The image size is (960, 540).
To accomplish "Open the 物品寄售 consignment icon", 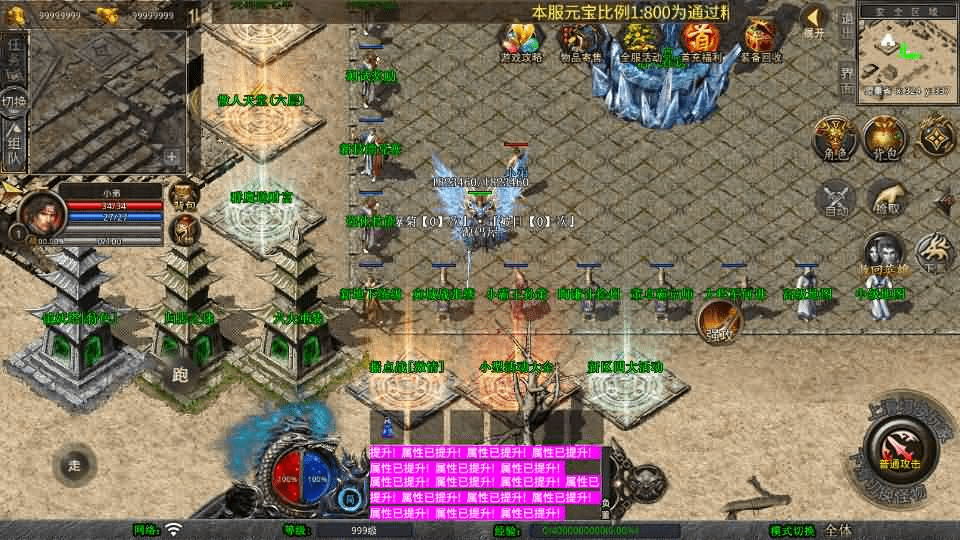I will click(x=580, y=41).
